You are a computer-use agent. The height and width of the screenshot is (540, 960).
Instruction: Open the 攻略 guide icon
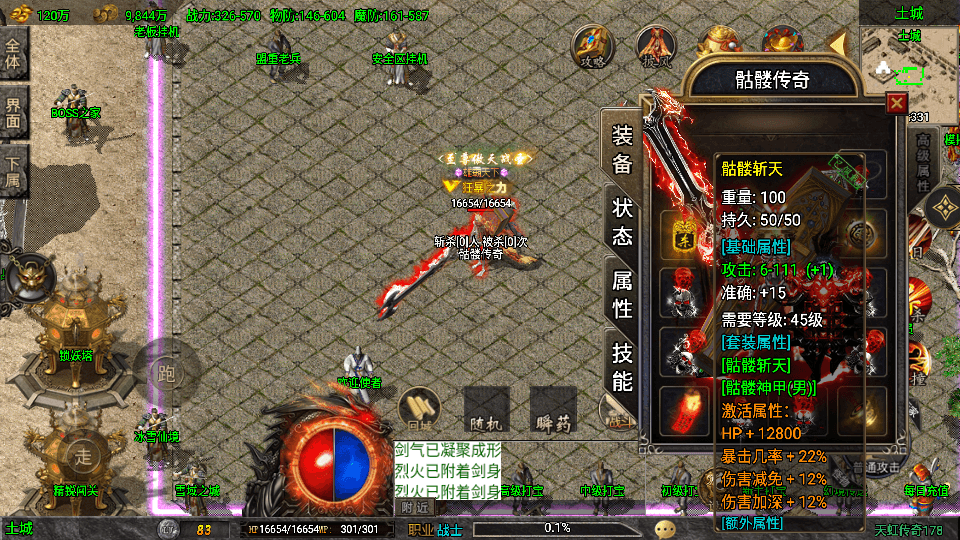(x=593, y=46)
